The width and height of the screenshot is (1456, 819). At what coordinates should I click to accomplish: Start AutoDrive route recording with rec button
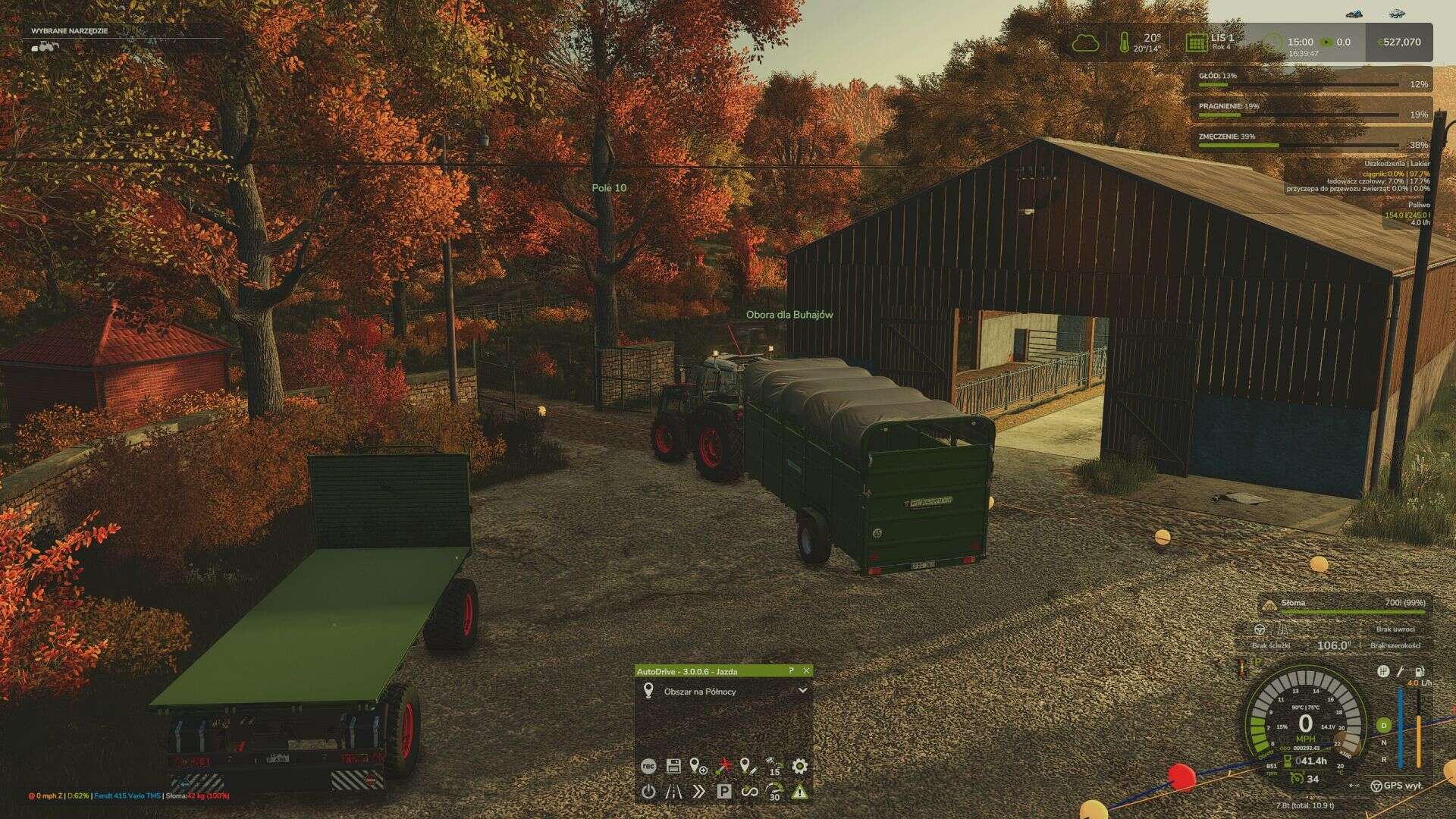tap(648, 767)
